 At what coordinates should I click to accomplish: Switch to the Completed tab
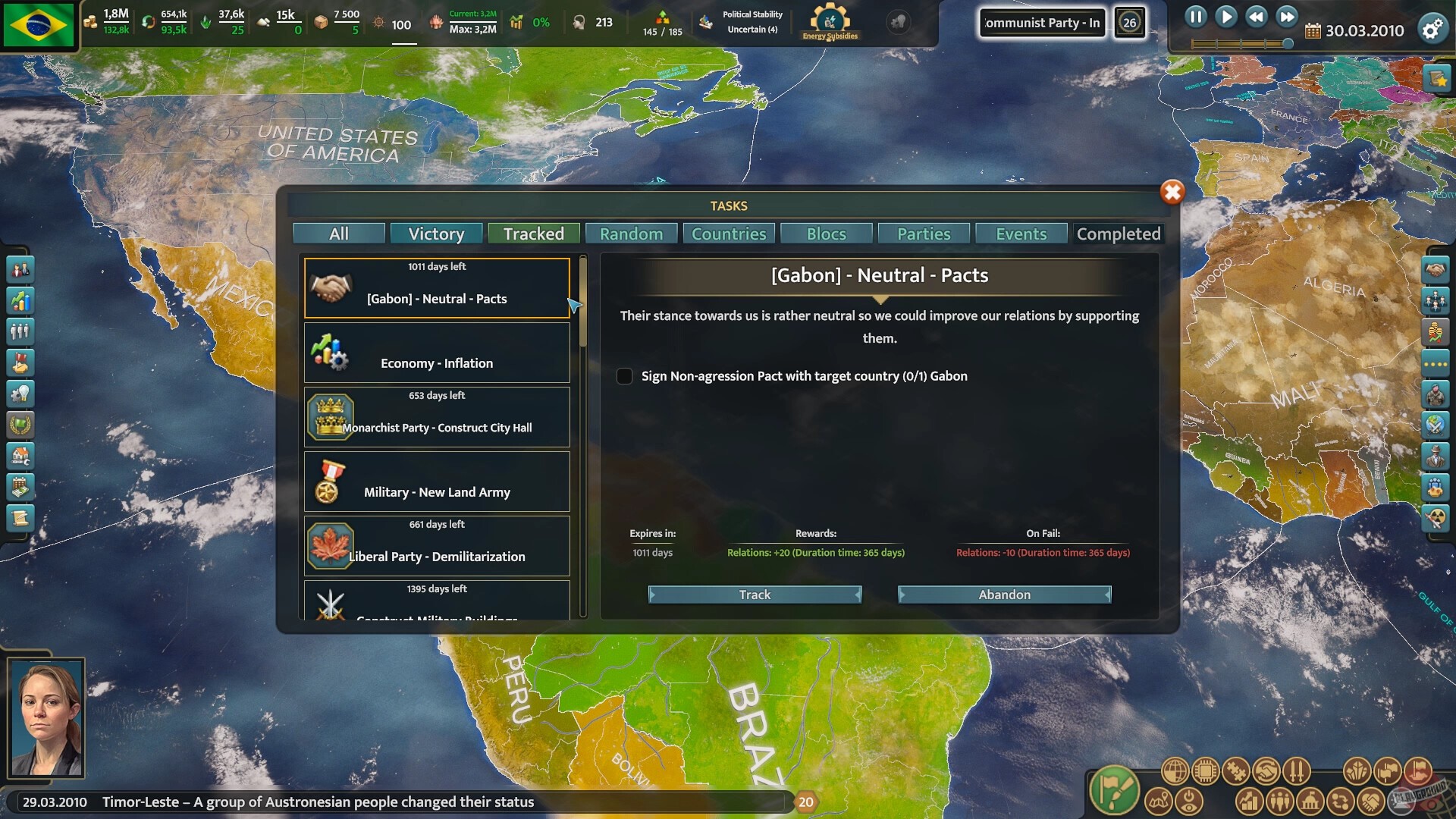1119,234
